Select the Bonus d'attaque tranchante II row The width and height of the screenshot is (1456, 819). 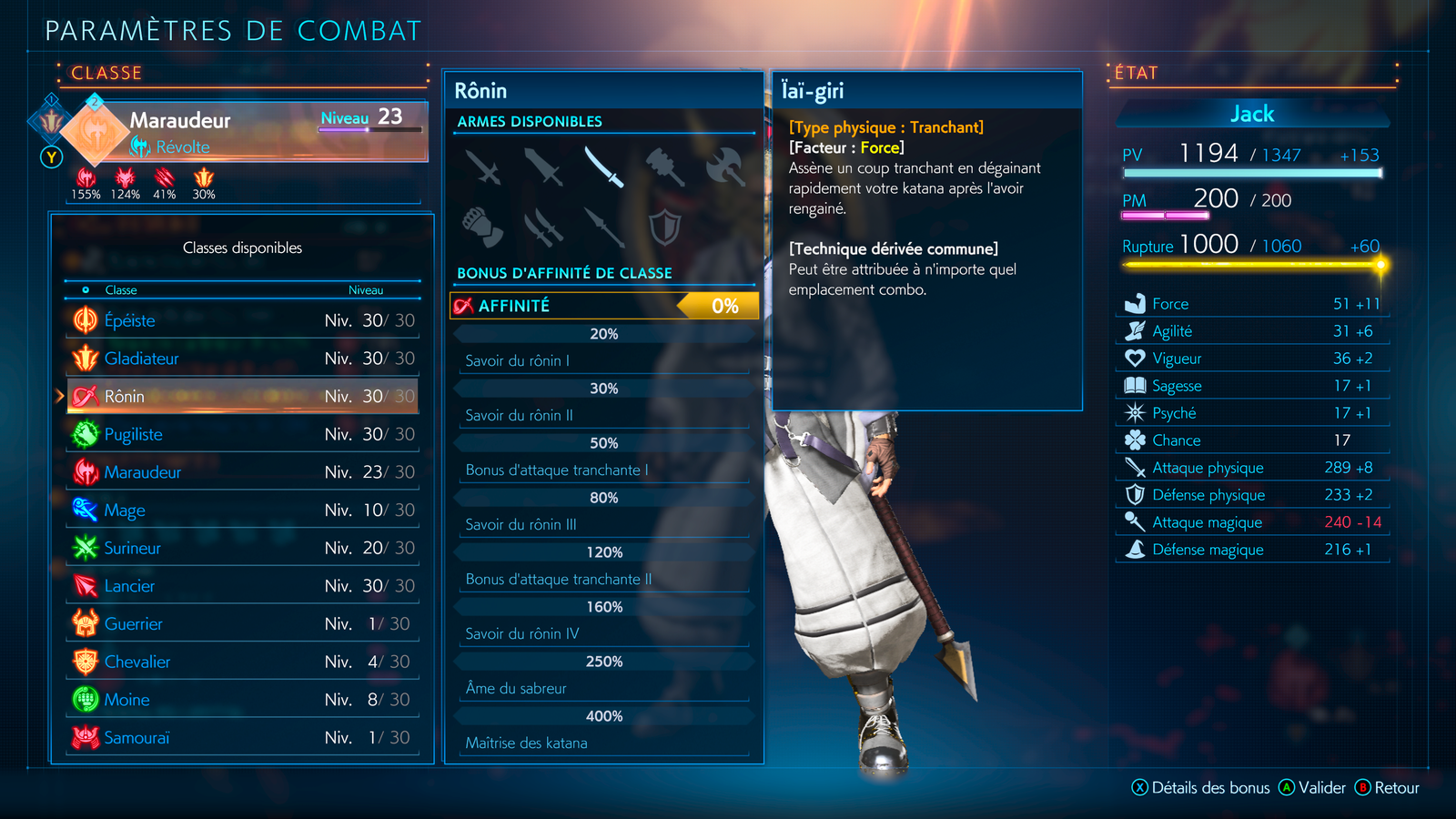604,579
